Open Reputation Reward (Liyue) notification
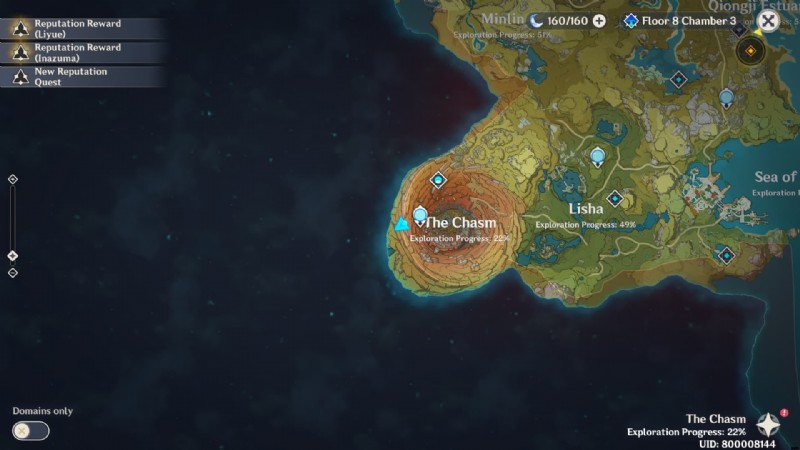The height and width of the screenshot is (450, 800). coord(80,28)
